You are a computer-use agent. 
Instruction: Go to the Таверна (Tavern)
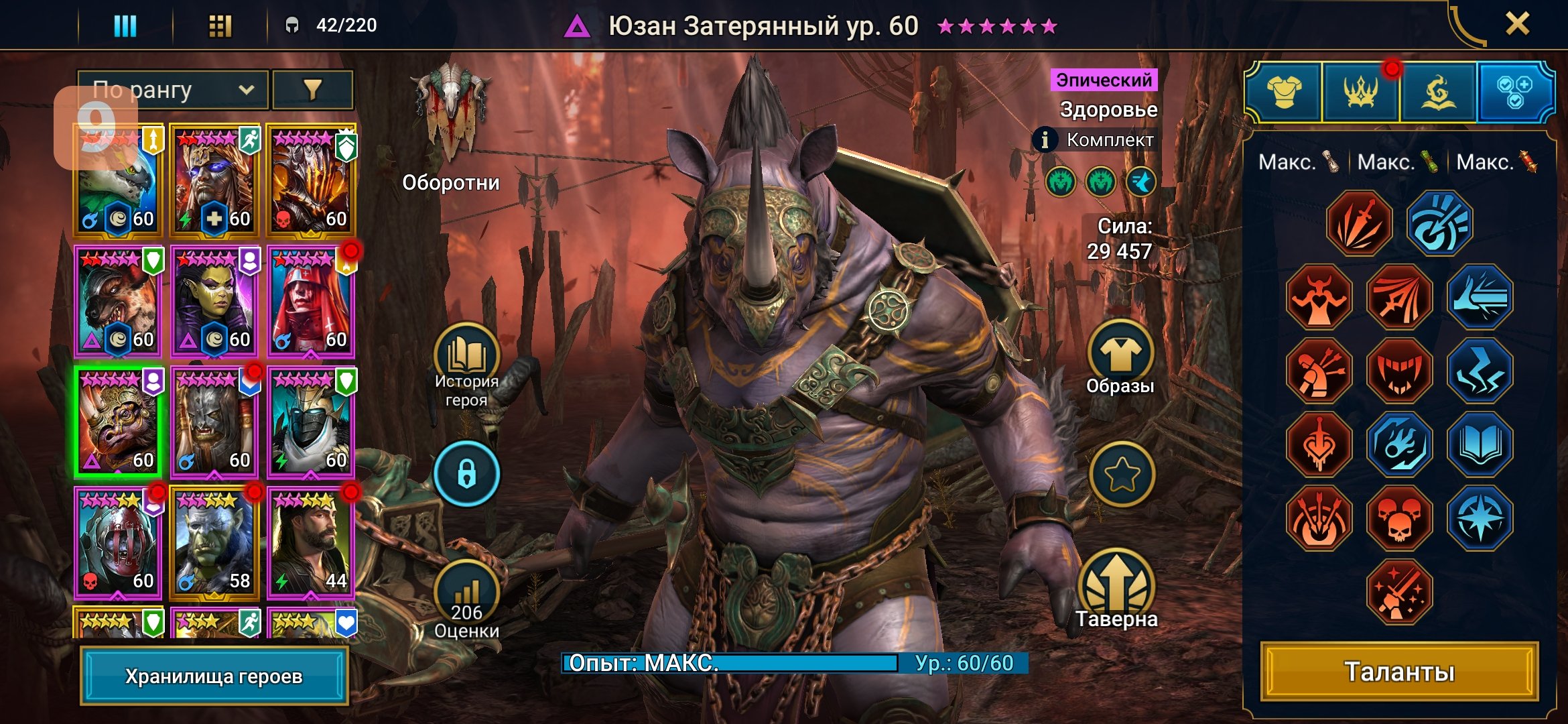pos(1117,590)
